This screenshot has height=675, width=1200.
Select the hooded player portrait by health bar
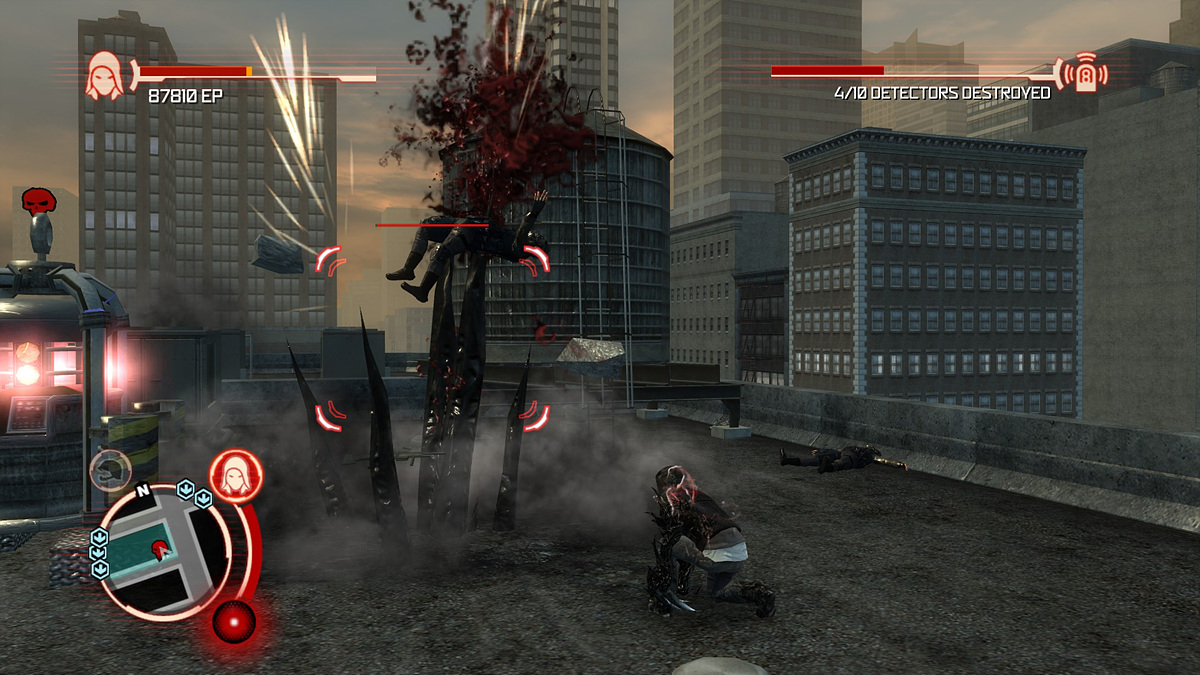105,76
